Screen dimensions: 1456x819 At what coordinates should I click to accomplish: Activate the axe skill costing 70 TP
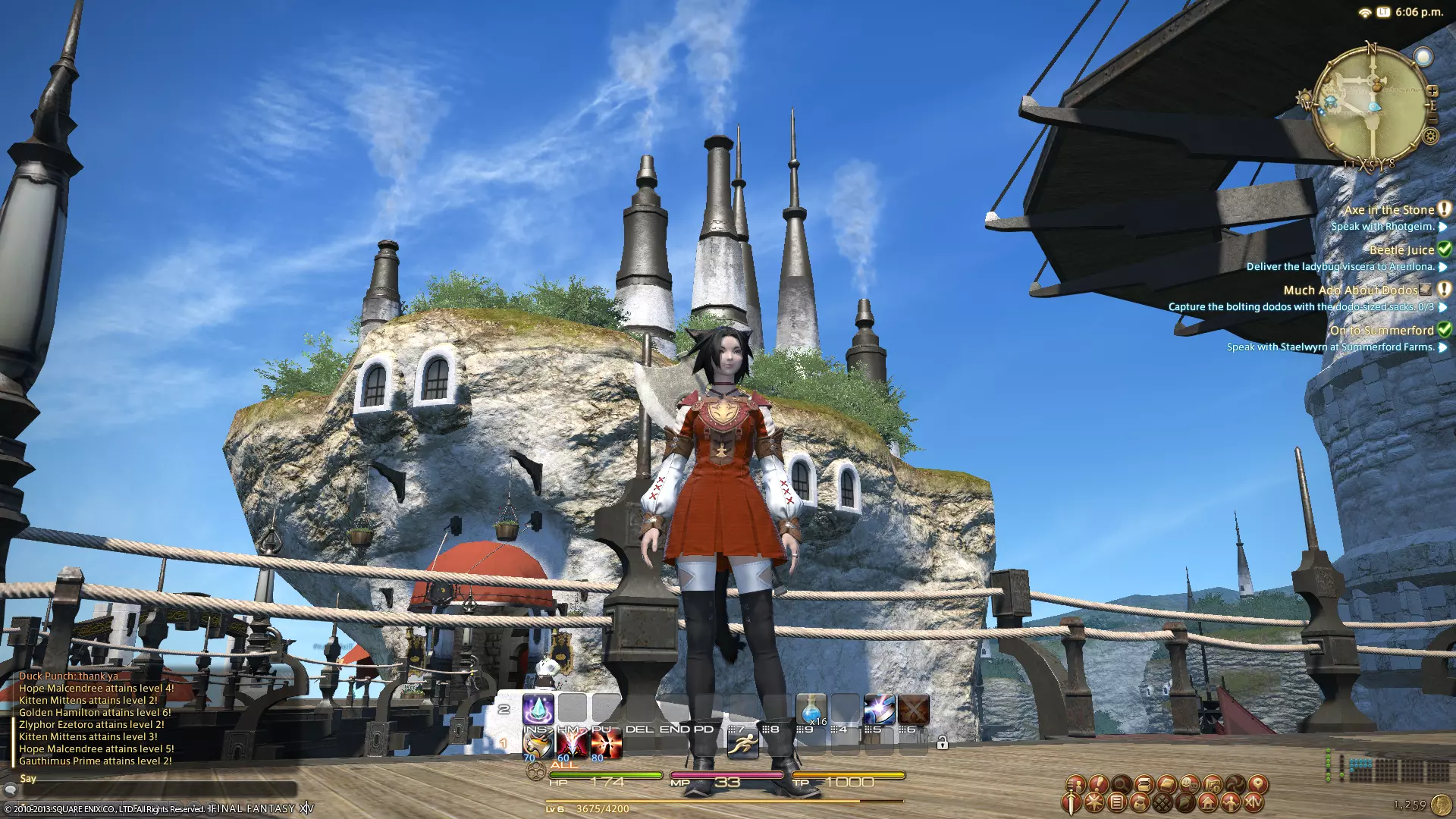coord(538,744)
